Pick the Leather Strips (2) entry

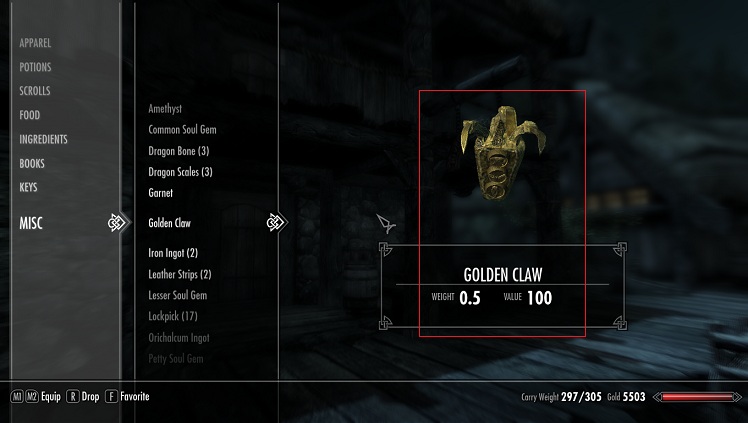[x=179, y=274]
